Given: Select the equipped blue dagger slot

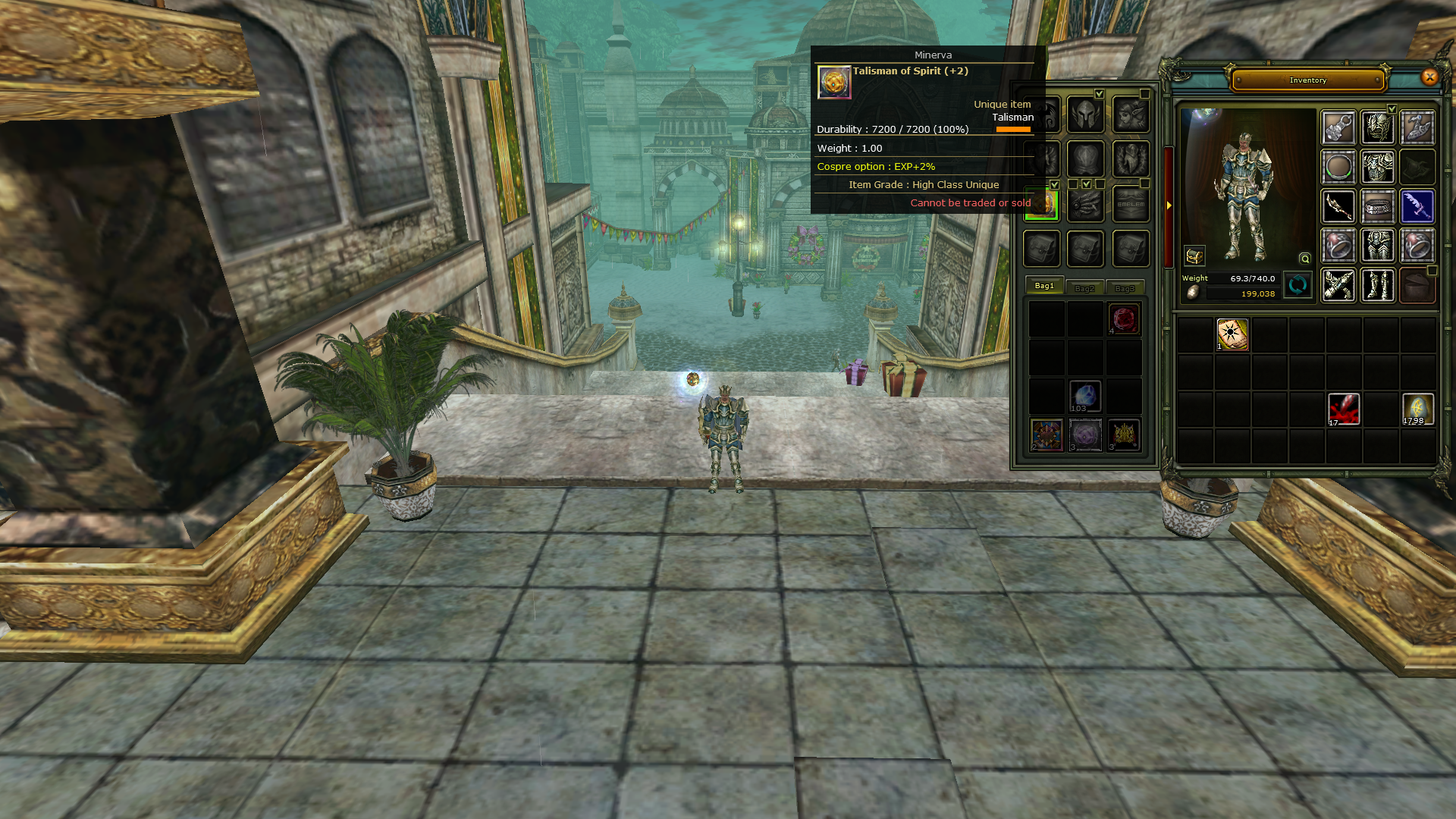Looking at the screenshot, I should coord(1418,207).
